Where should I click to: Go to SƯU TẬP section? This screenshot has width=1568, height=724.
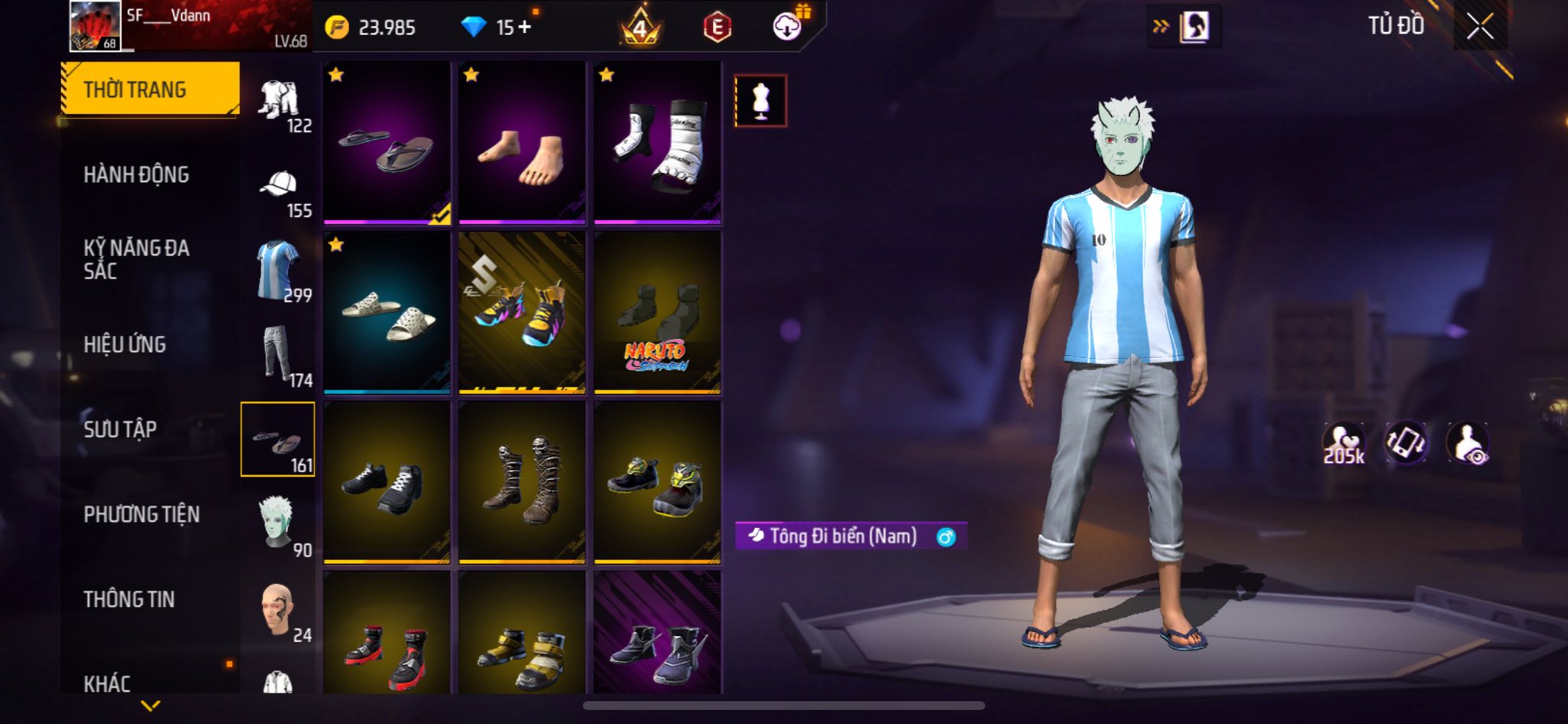point(120,429)
